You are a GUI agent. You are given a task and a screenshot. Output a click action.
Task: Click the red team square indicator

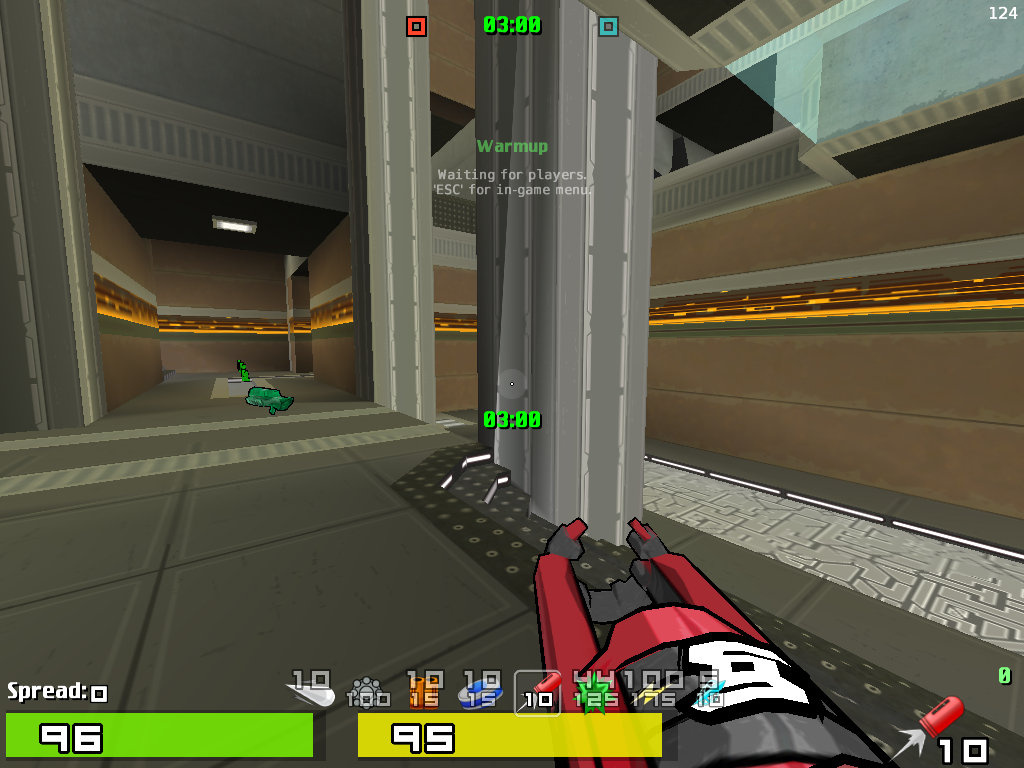pos(417,26)
